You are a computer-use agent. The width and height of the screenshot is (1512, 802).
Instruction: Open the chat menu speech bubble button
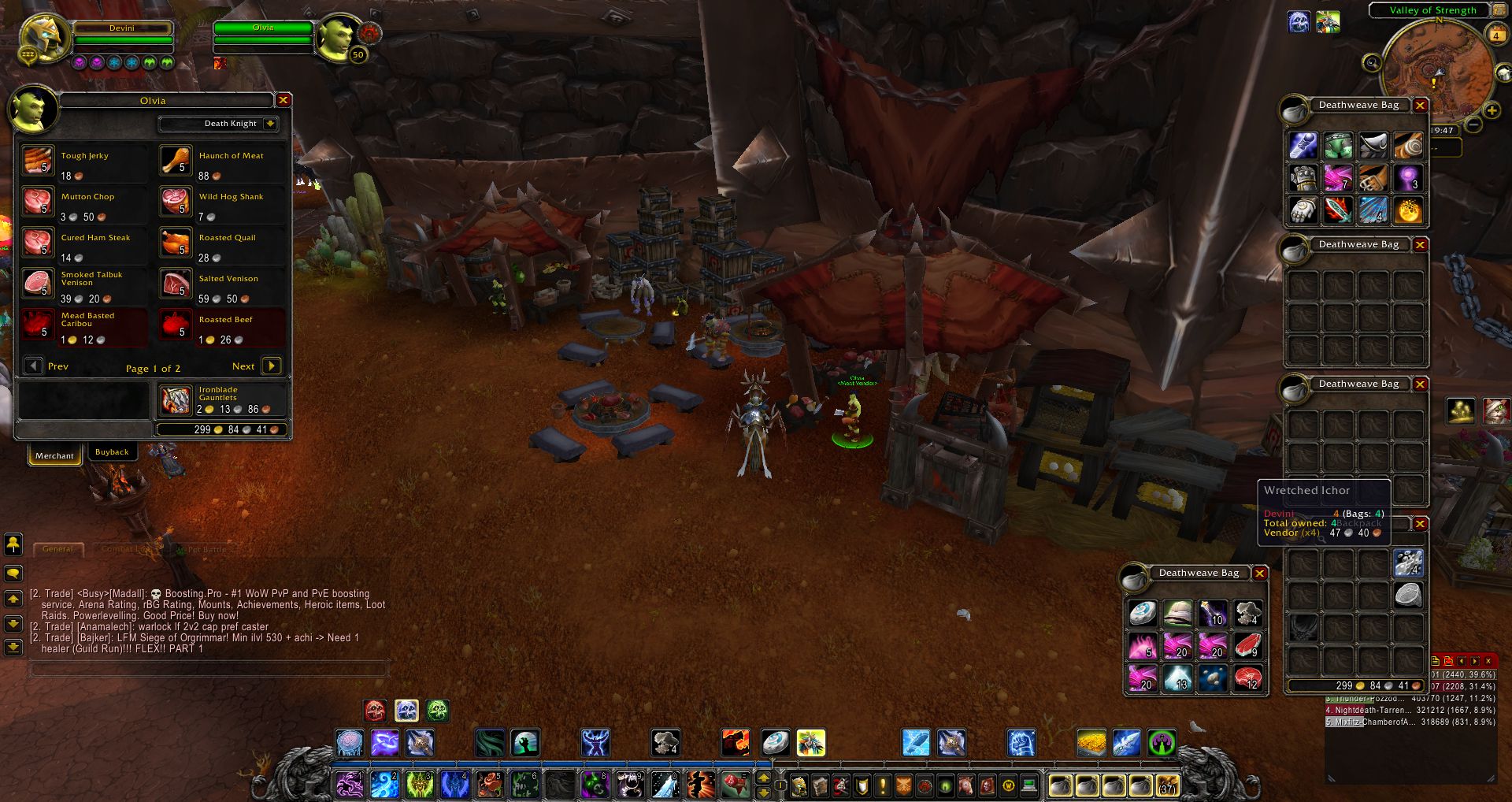pyautogui.click(x=13, y=574)
